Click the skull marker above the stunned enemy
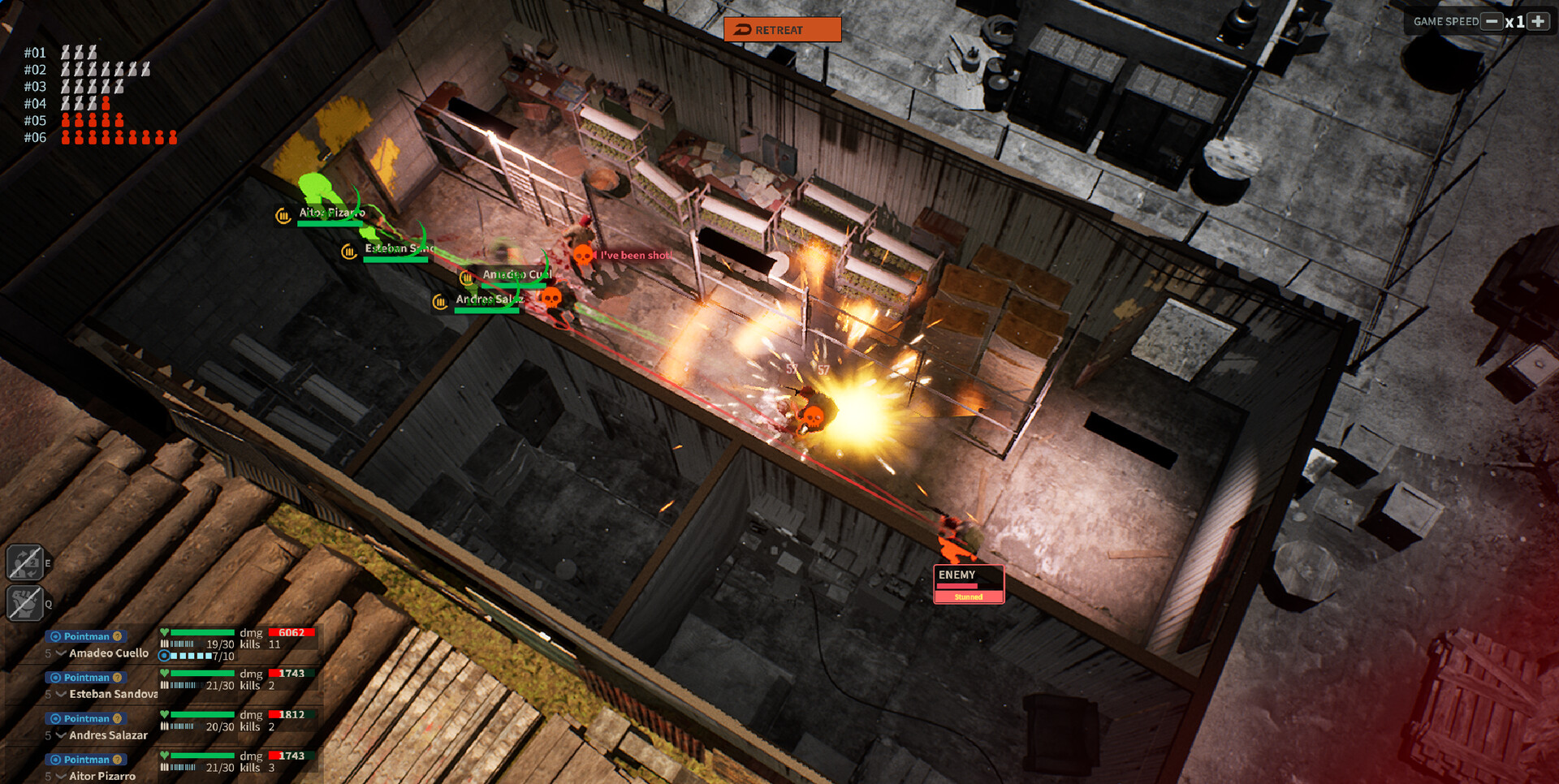This screenshot has height=784, width=1559. (x=814, y=419)
